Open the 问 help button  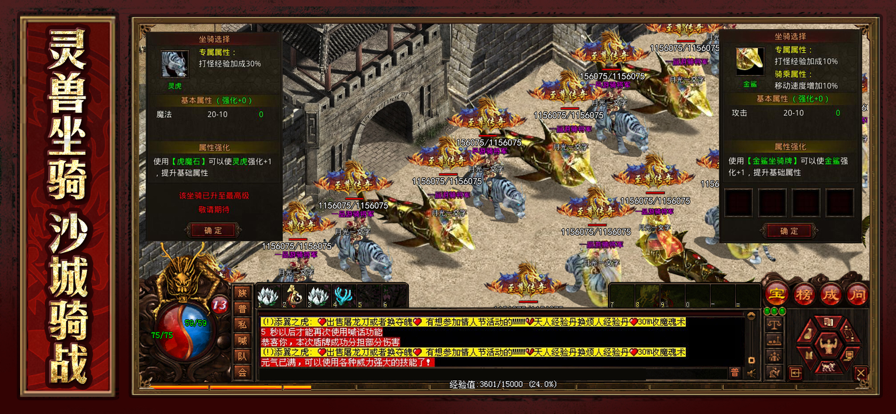click(x=857, y=294)
